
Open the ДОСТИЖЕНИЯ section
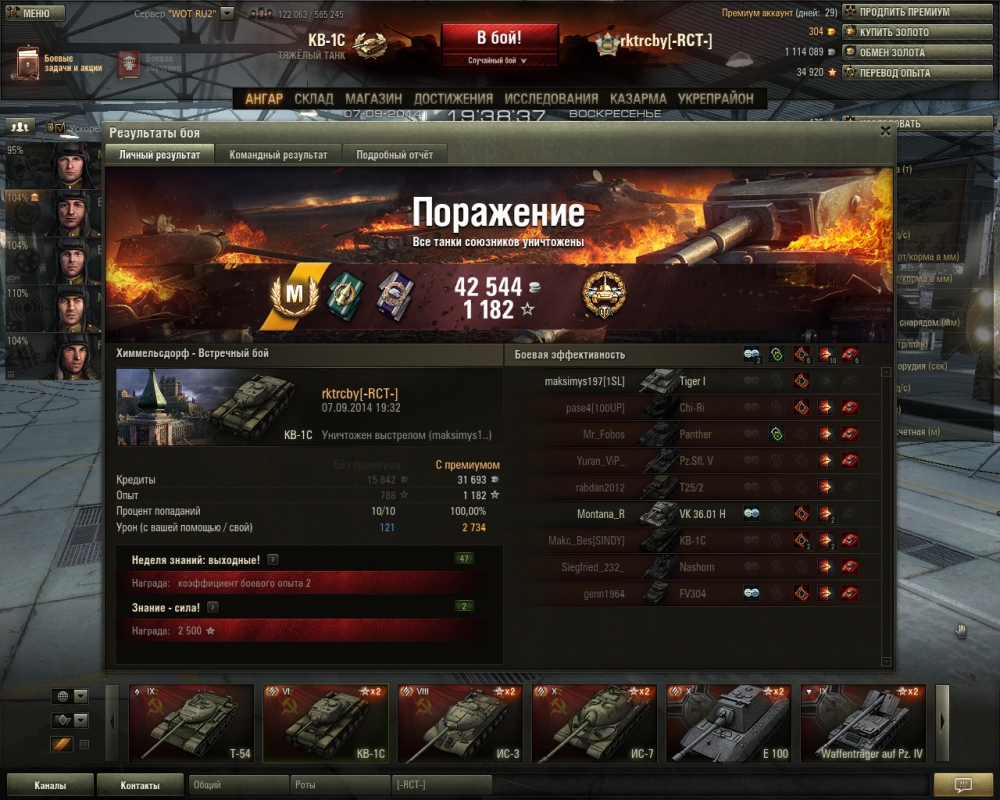click(453, 99)
